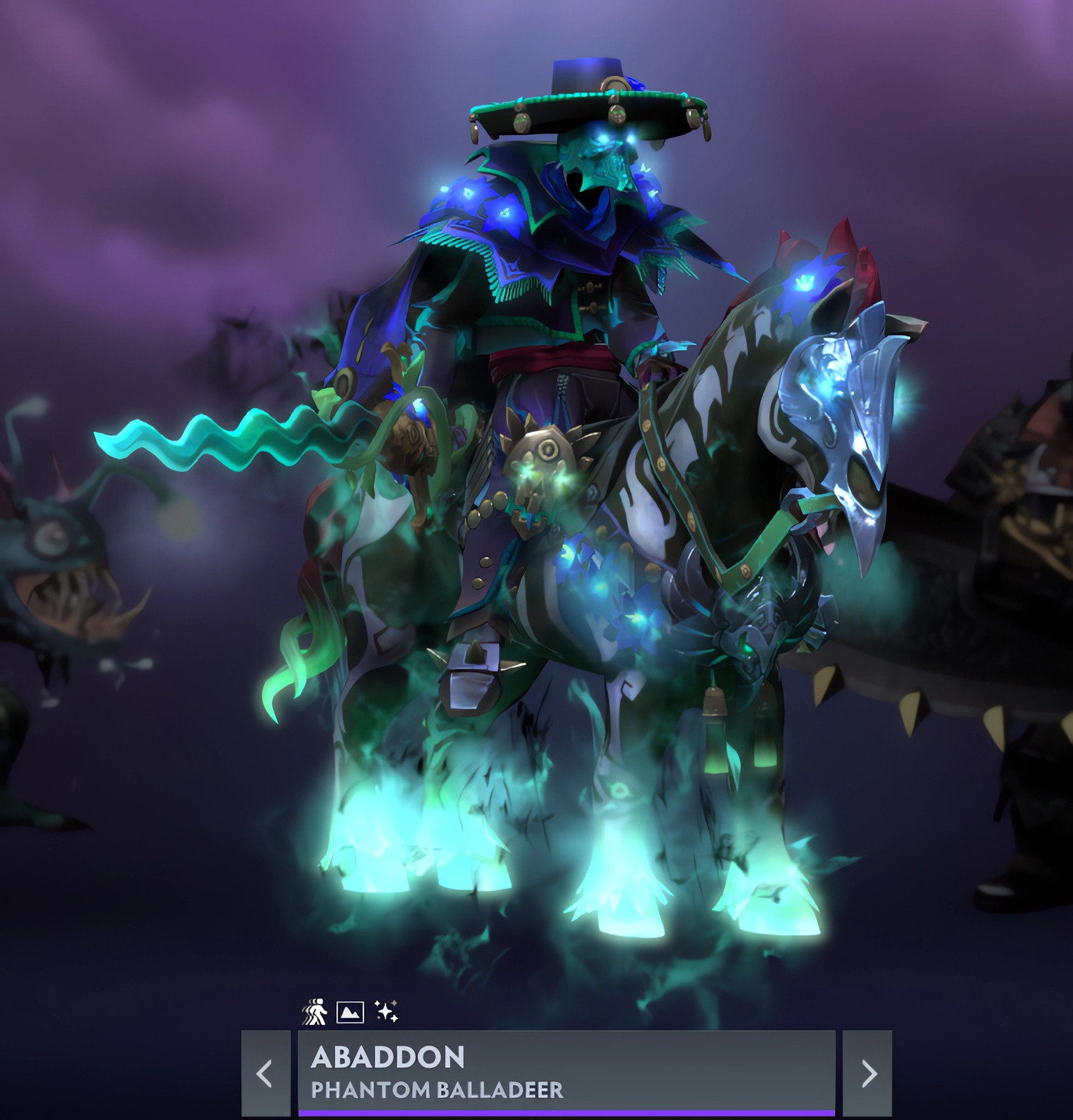Go to the previous hero set
Viewport: 1073px width, 1120px height.
coord(265,1072)
